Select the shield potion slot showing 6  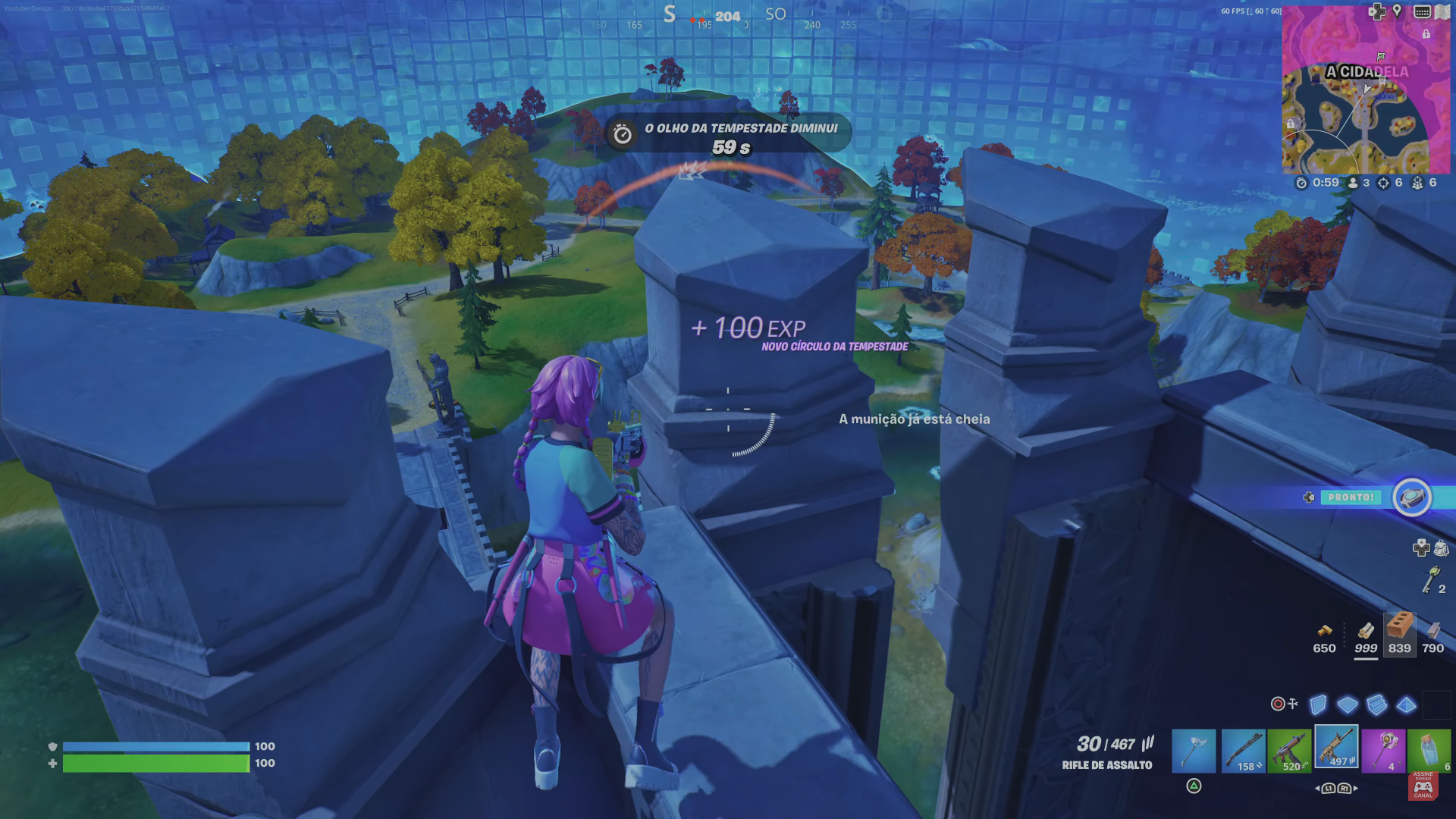(1429, 749)
